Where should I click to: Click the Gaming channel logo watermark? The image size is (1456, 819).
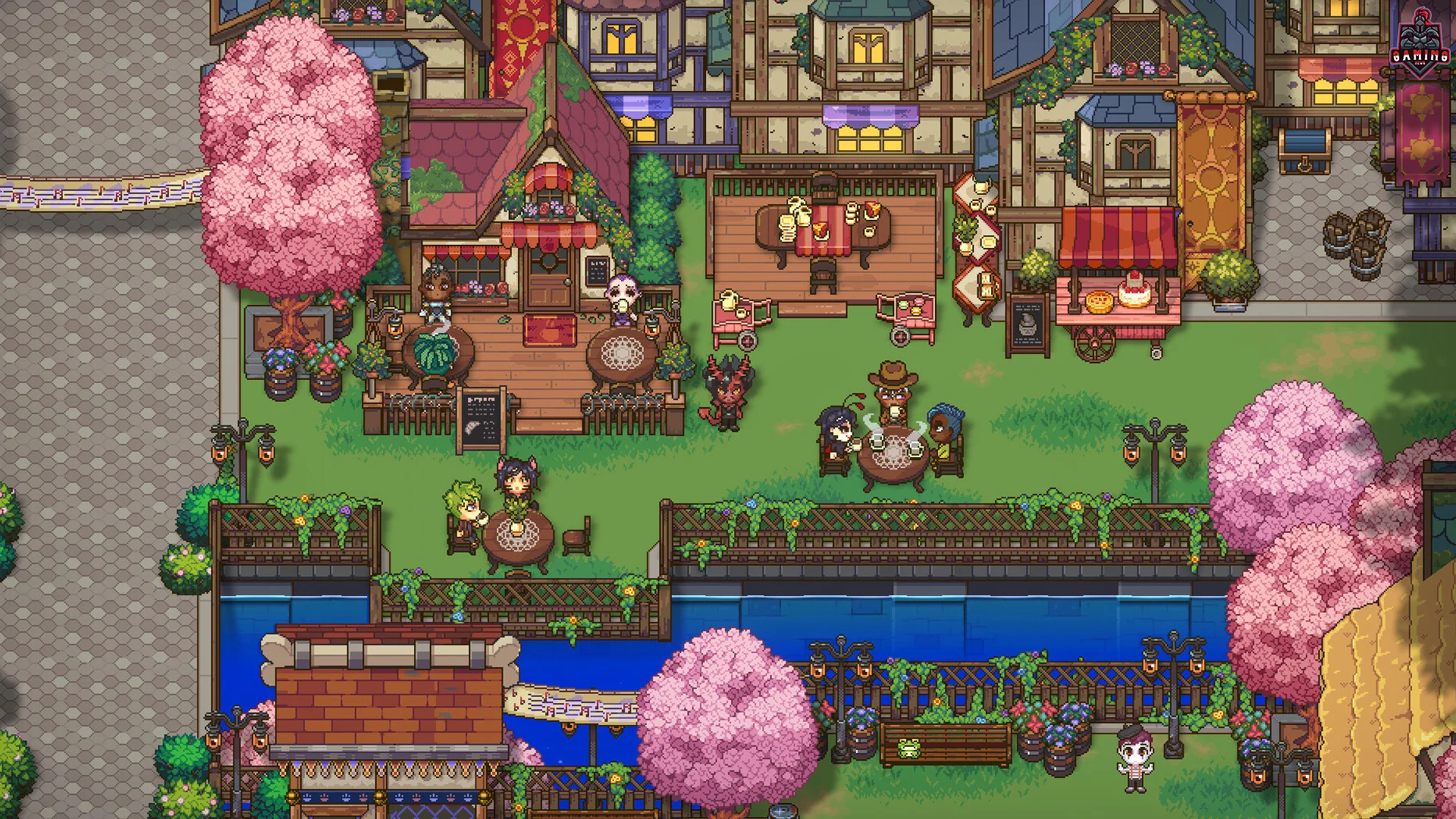[1420, 42]
